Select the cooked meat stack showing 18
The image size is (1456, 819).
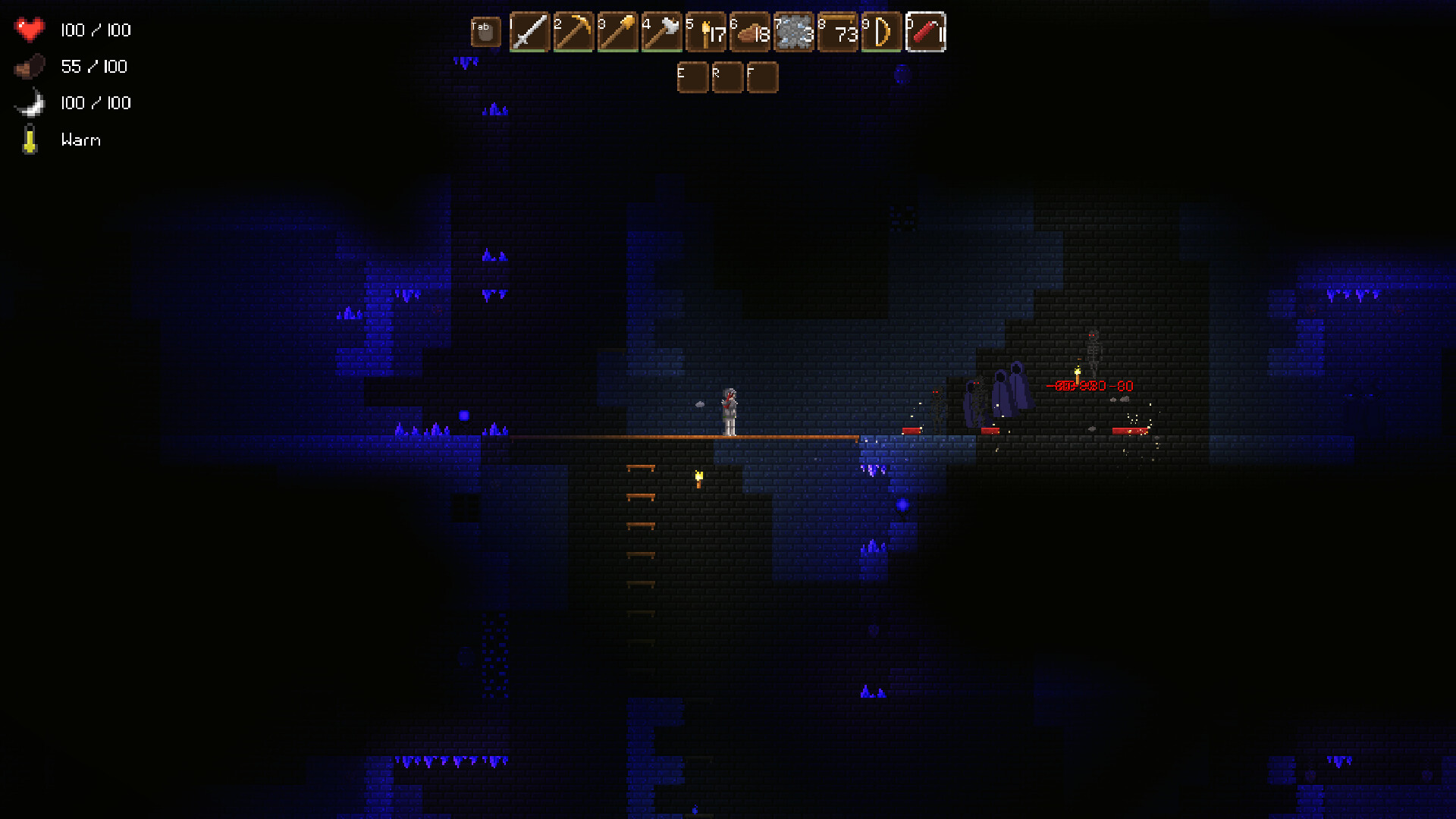click(750, 32)
